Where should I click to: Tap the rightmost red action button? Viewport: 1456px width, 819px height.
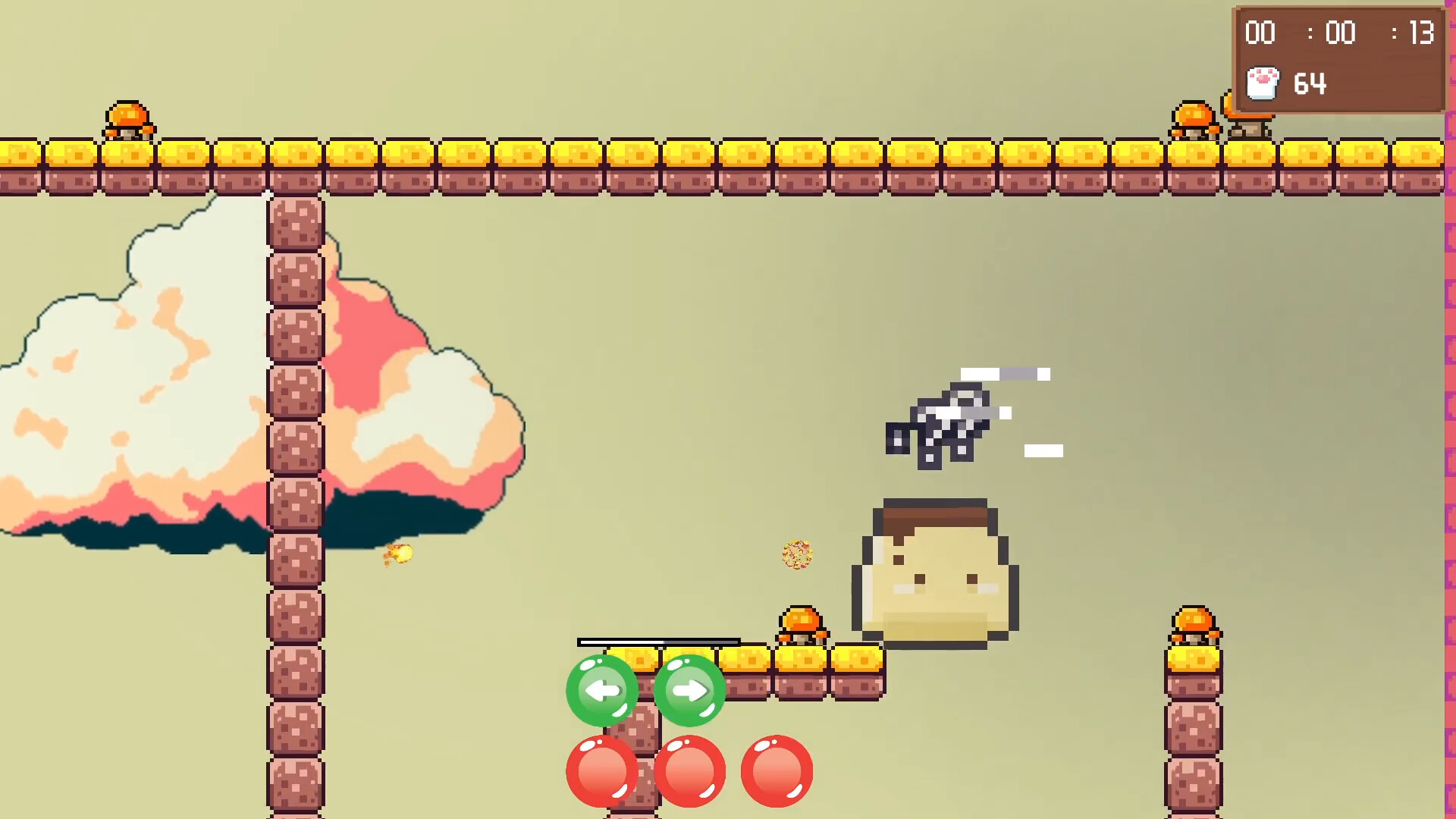point(777,771)
